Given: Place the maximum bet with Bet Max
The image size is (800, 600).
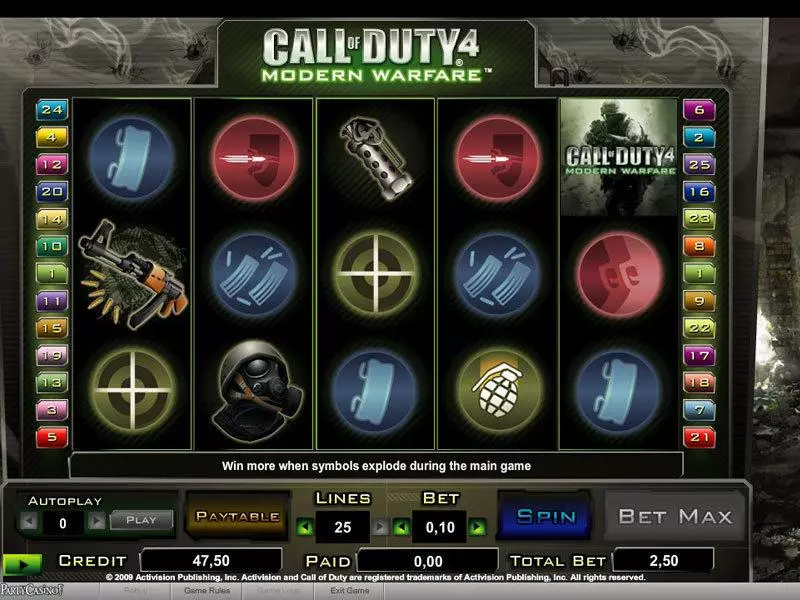Looking at the screenshot, I should click(x=676, y=516).
